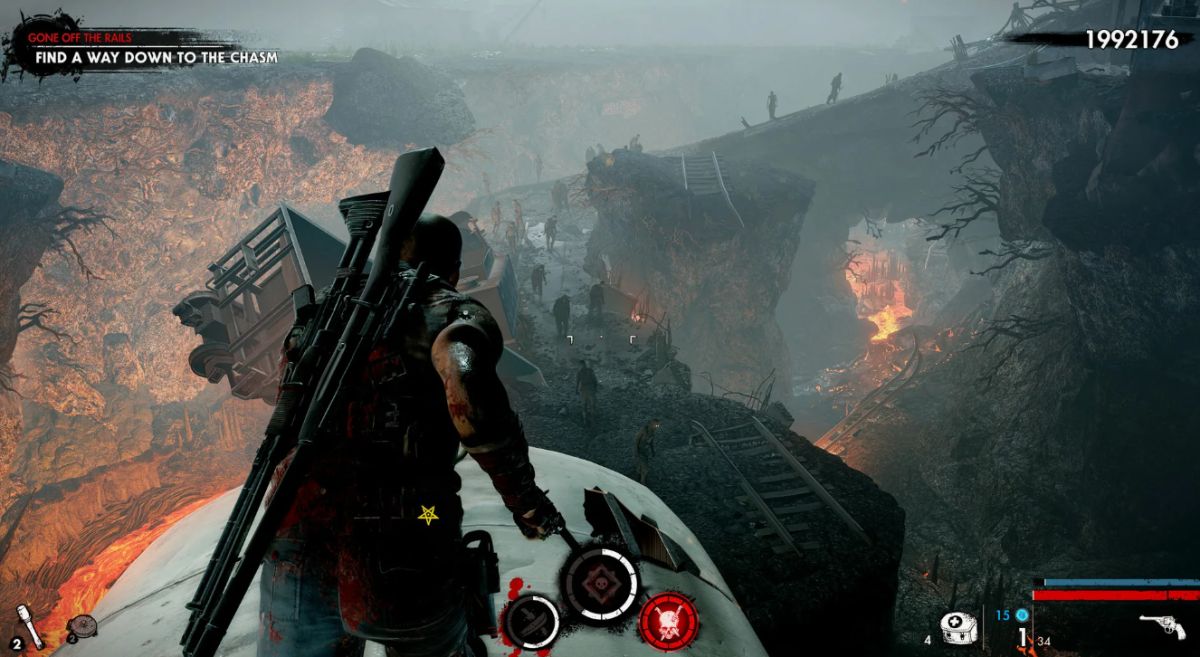Activate the center skull target ability
This screenshot has width=1200, height=657.
click(600, 582)
